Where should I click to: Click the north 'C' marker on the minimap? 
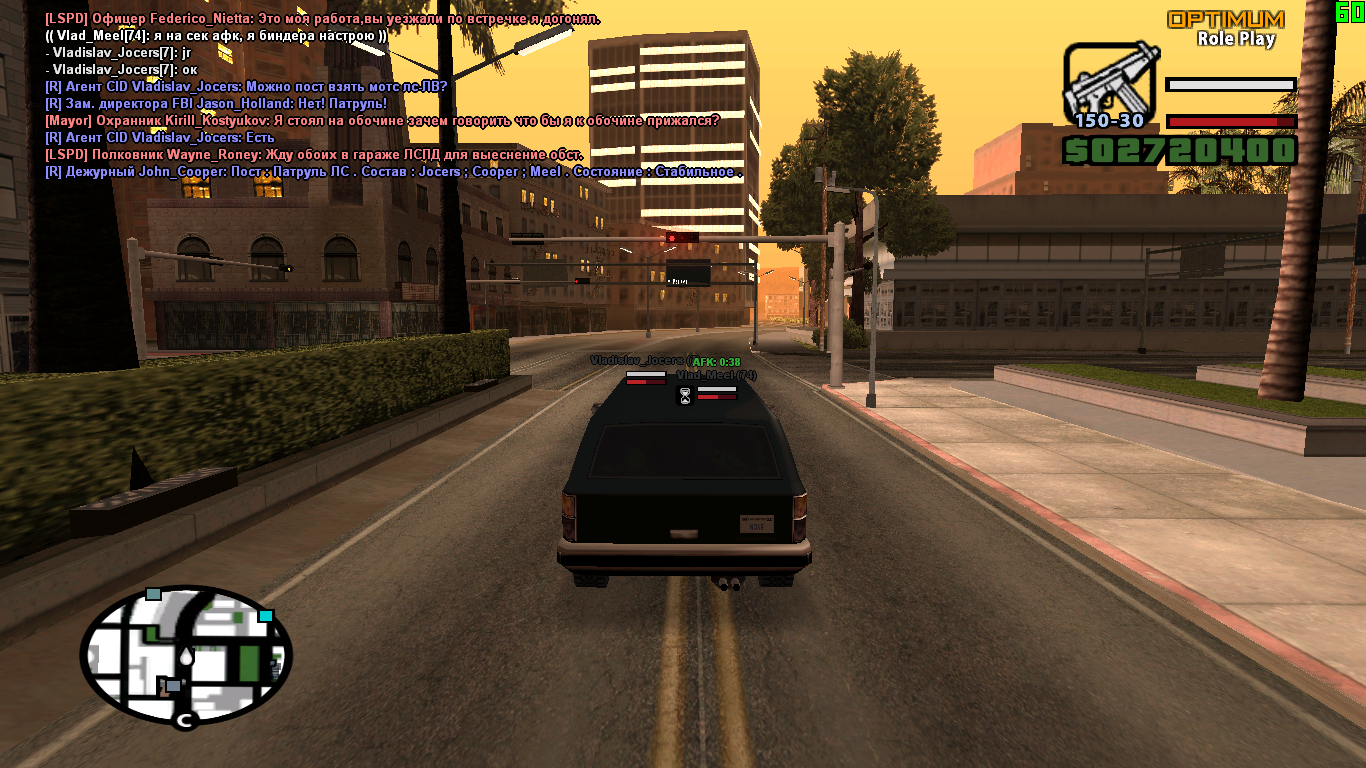pyautogui.click(x=183, y=720)
